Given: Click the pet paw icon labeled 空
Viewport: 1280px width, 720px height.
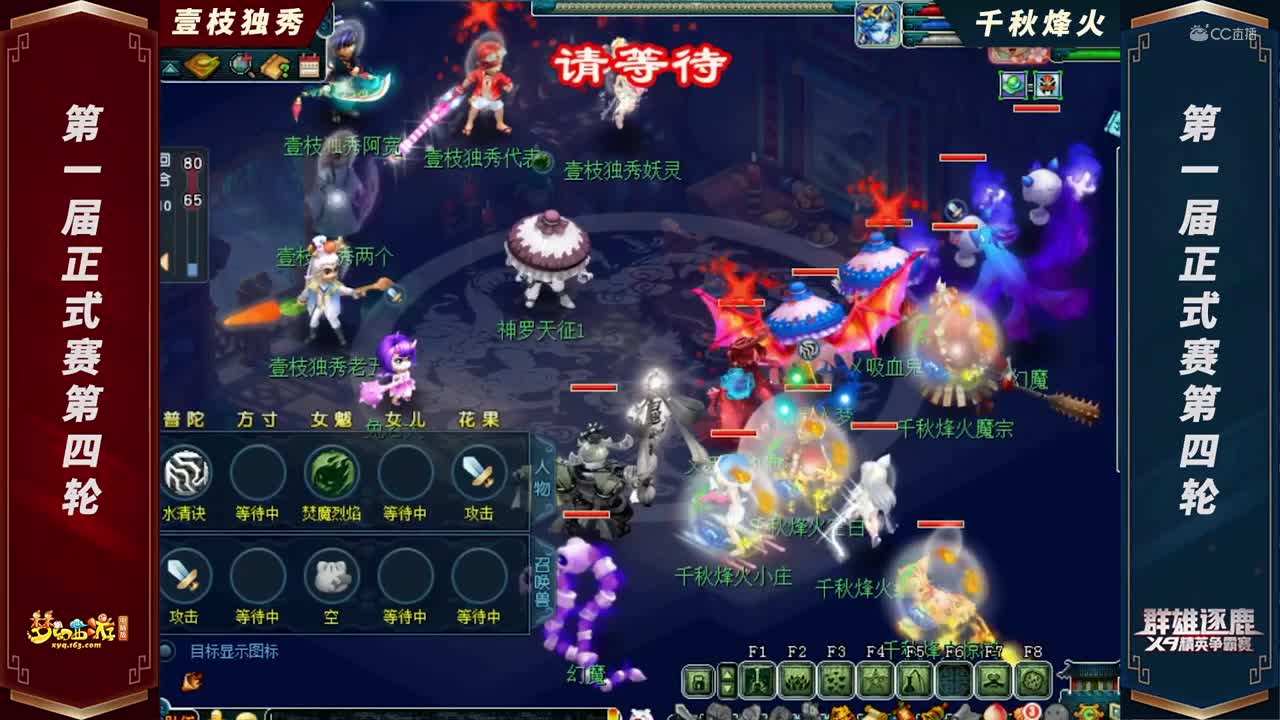Looking at the screenshot, I should [330, 575].
